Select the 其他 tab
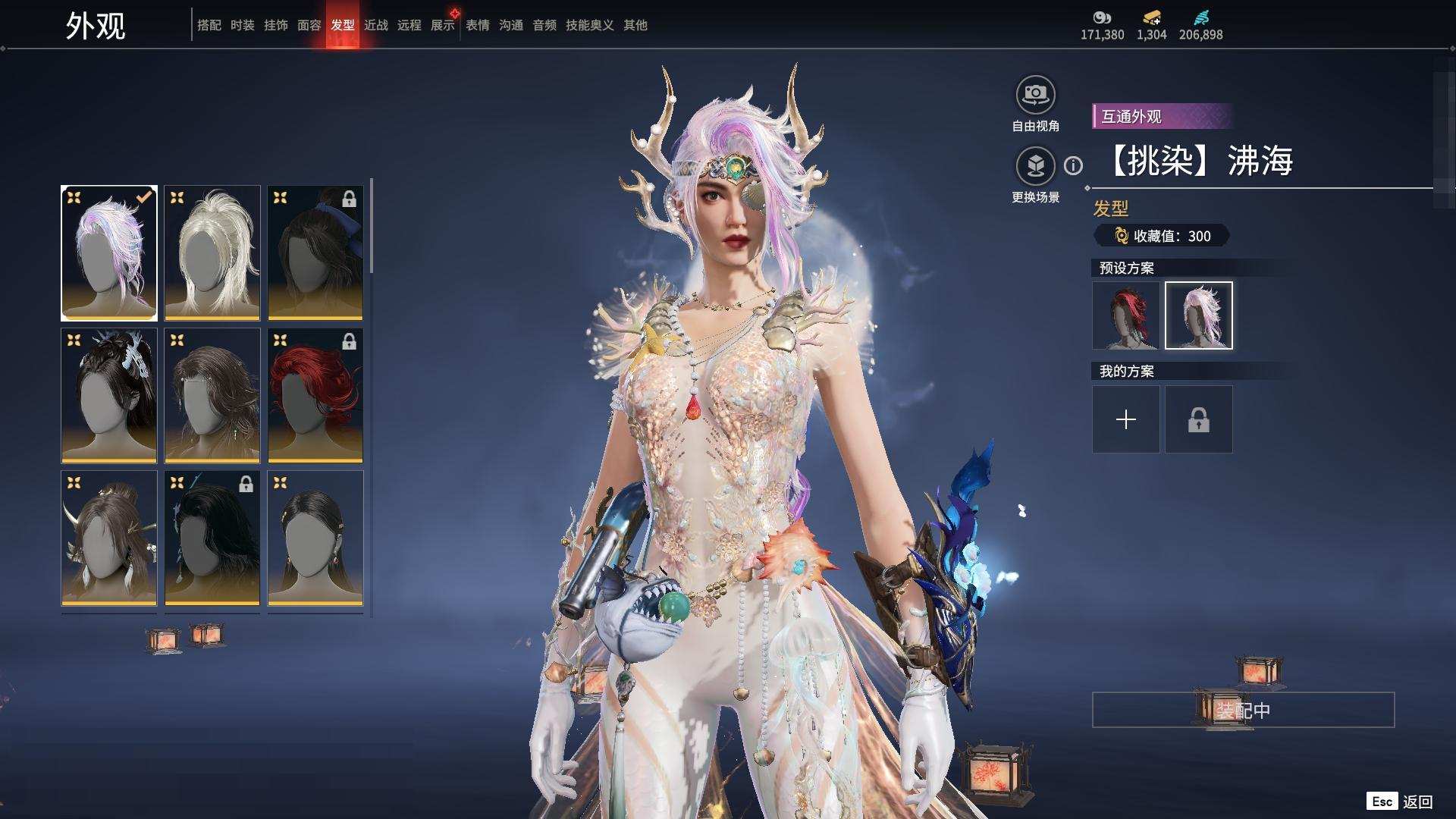Image resolution: width=1456 pixels, height=819 pixels. coord(635,25)
